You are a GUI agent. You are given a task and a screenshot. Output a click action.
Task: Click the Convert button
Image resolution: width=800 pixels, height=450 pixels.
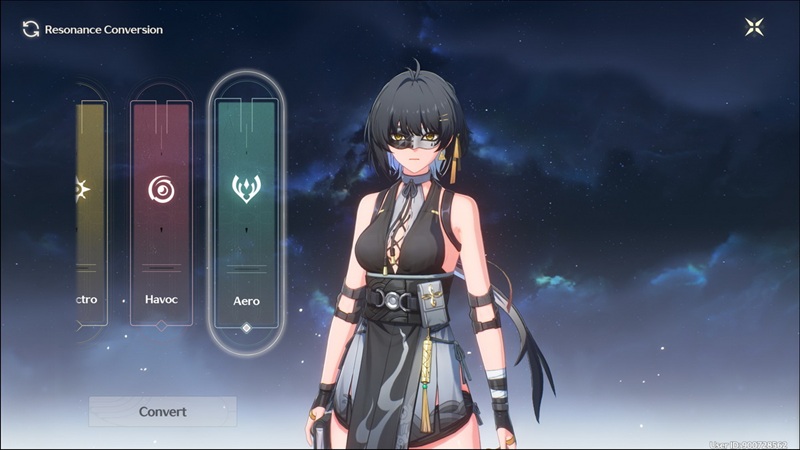162,411
